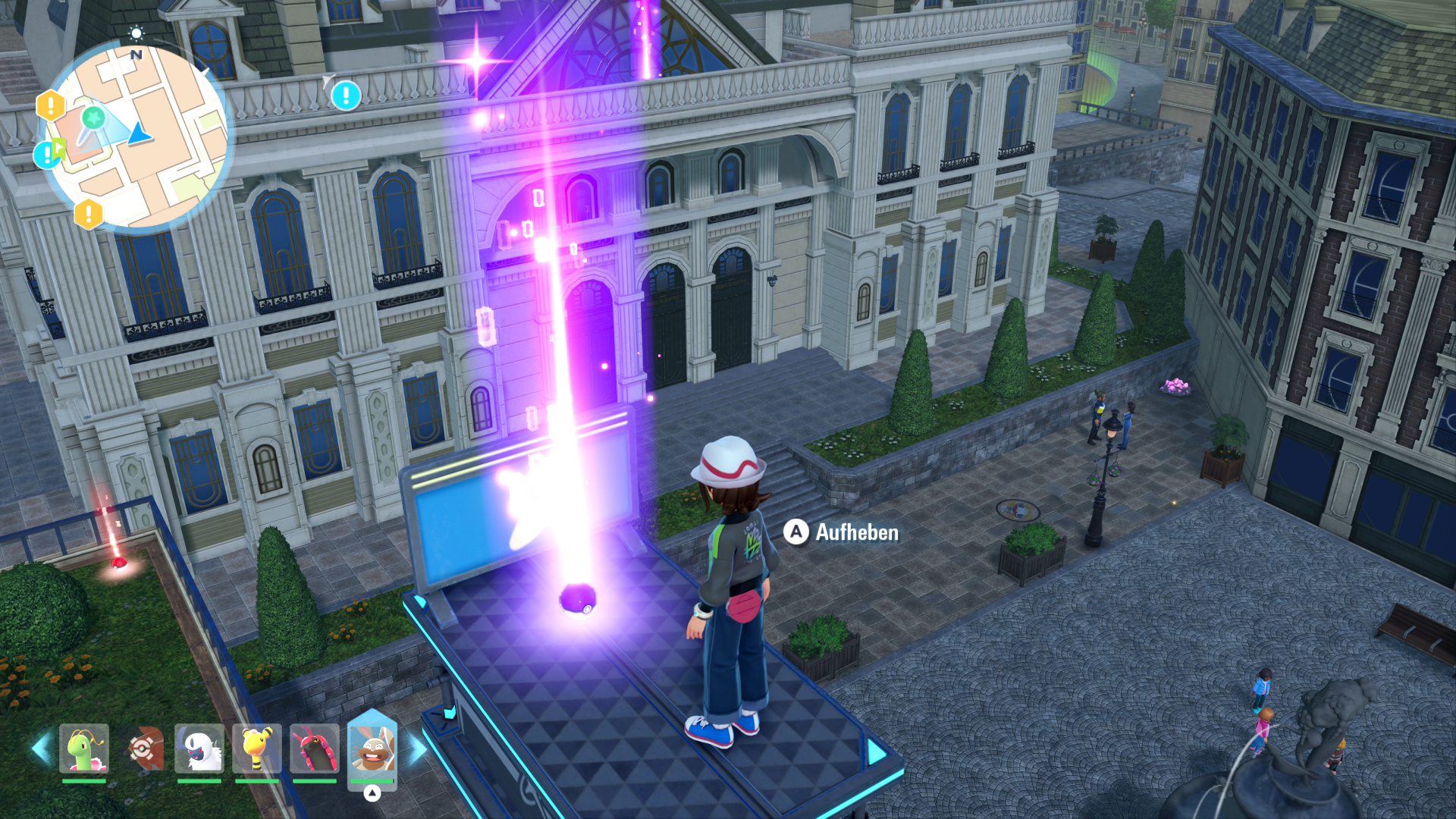Click the right arrow of the party bar
The height and width of the screenshot is (819, 1456).
point(417,748)
